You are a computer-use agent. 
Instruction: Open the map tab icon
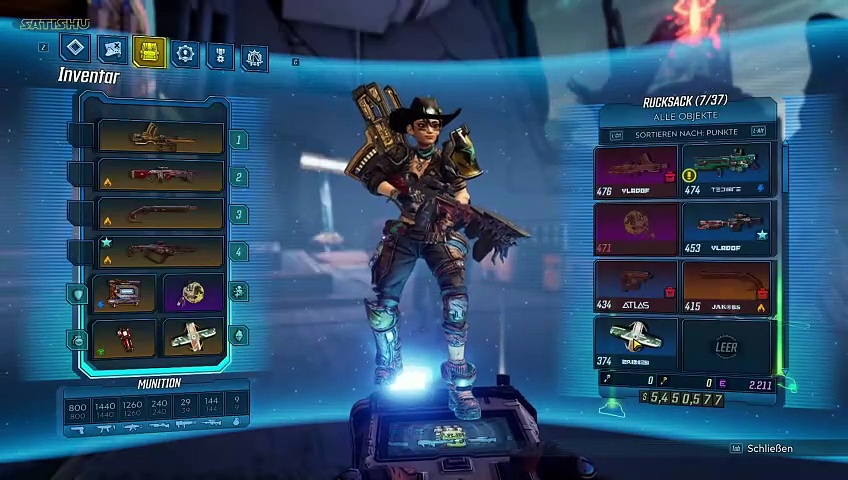pos(113,49)
